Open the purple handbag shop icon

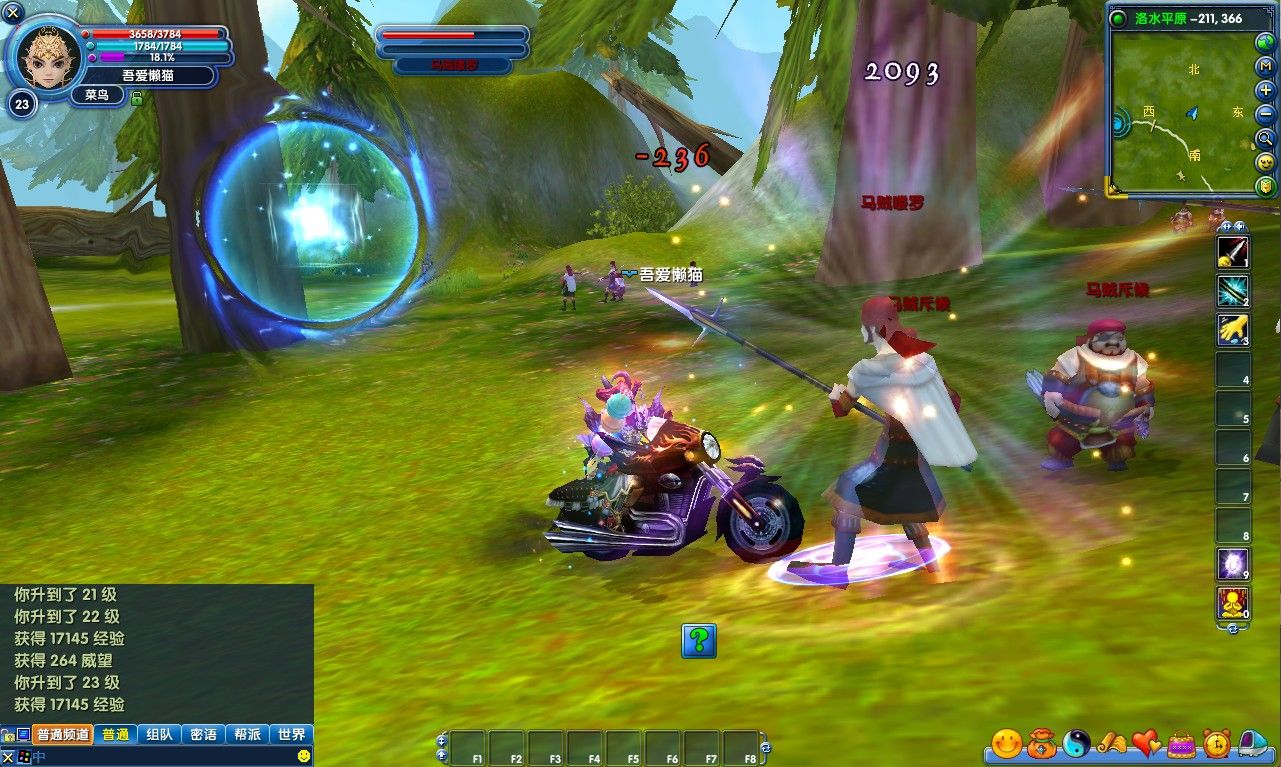1181,743
